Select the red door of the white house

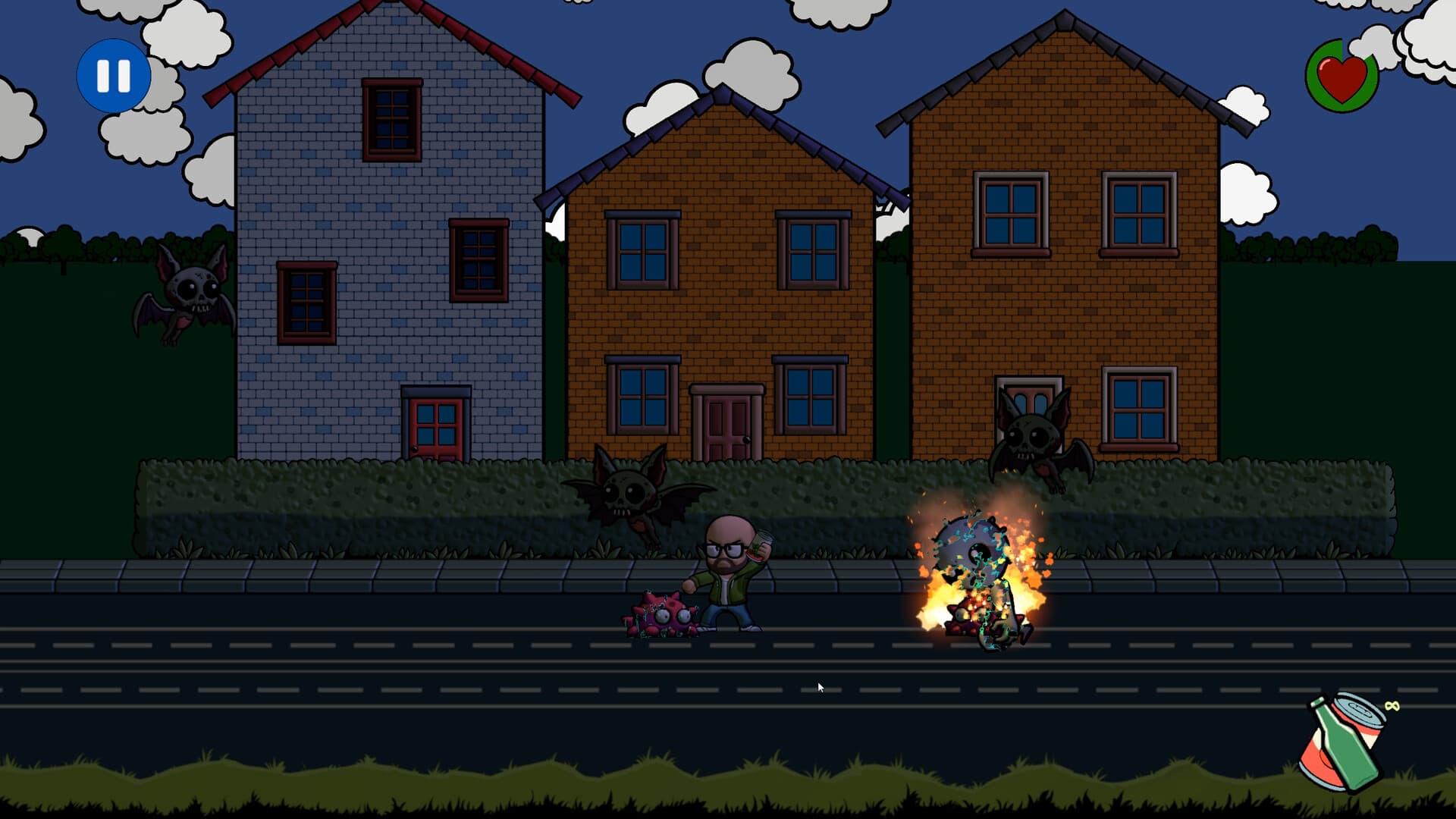tap(438, 425)
